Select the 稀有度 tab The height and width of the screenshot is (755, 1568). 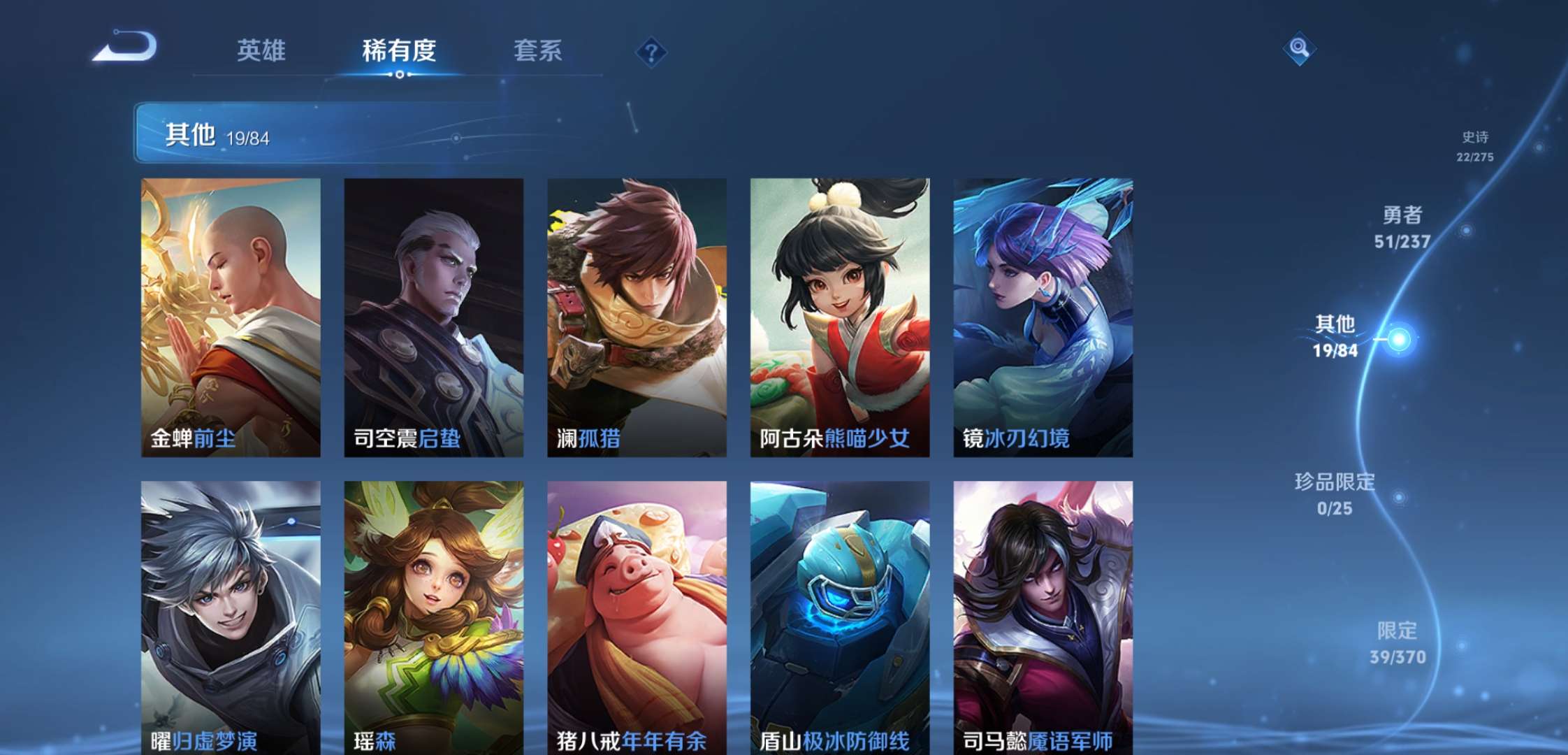(x=399, y=50)
